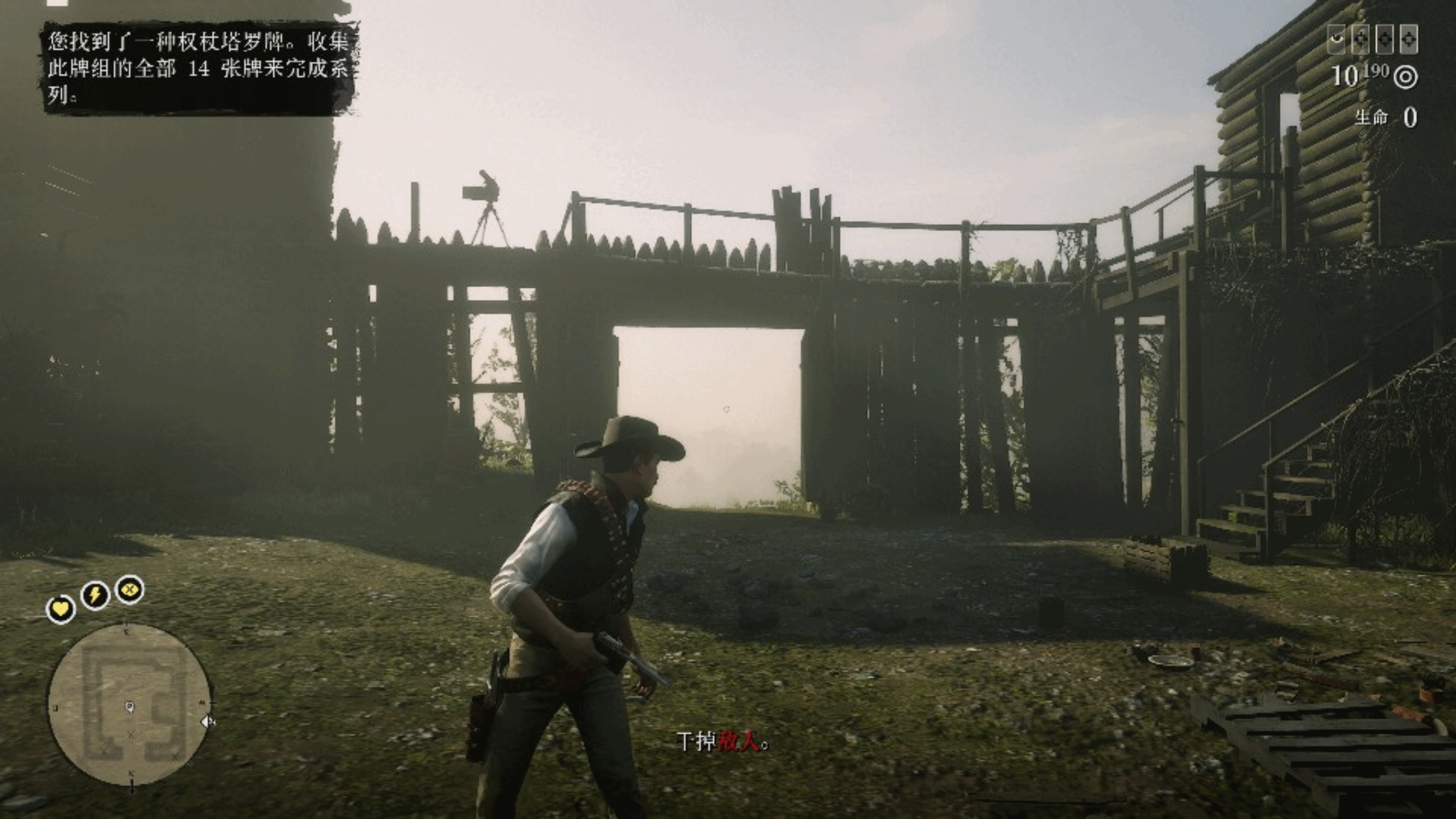Select the eye ability card
This screenshot has height=819, width=1456.
pyautogui.click(x=1337, y=39)
